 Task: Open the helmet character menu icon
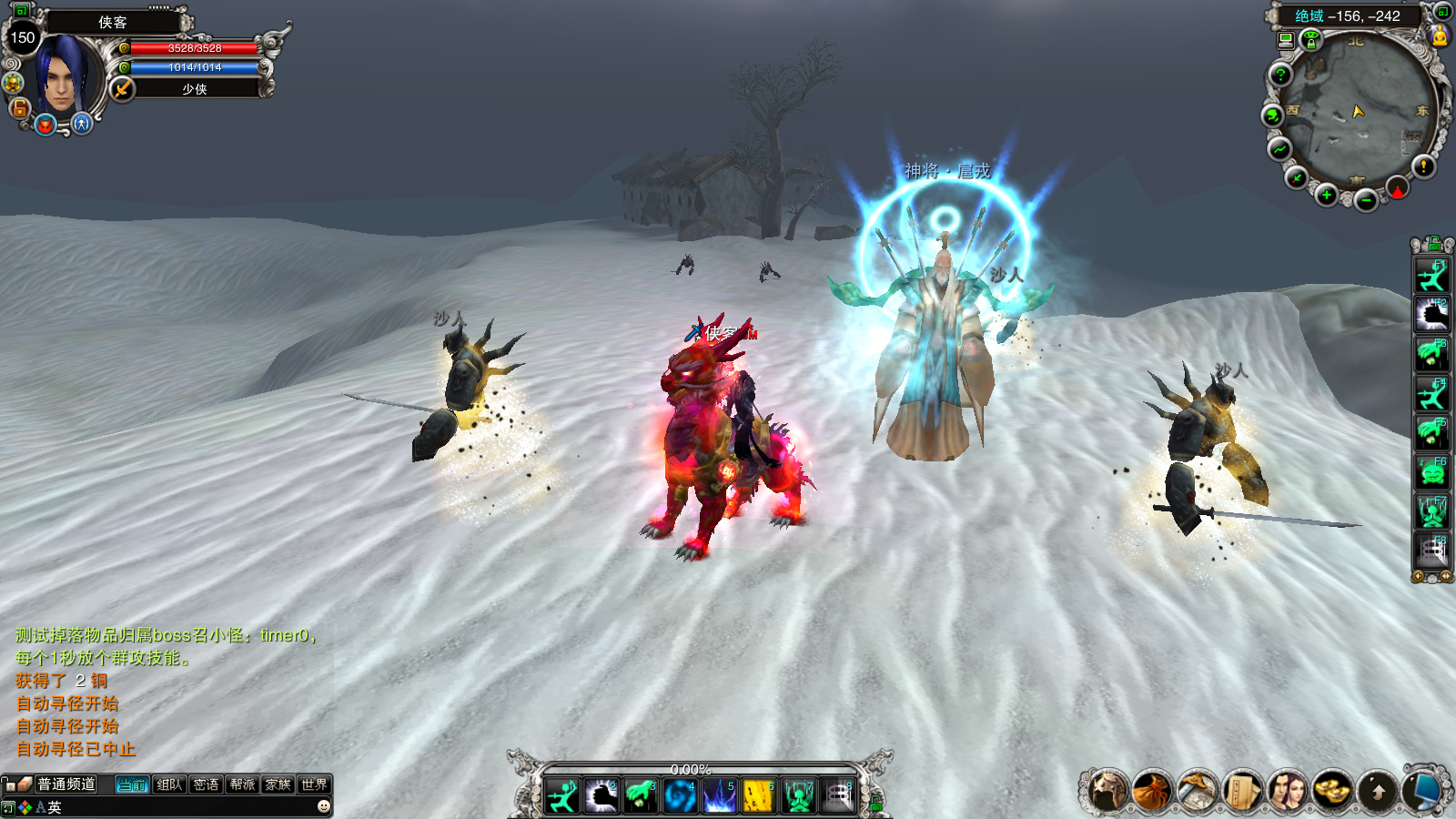pyautogui.click(x=1107, y=791)
